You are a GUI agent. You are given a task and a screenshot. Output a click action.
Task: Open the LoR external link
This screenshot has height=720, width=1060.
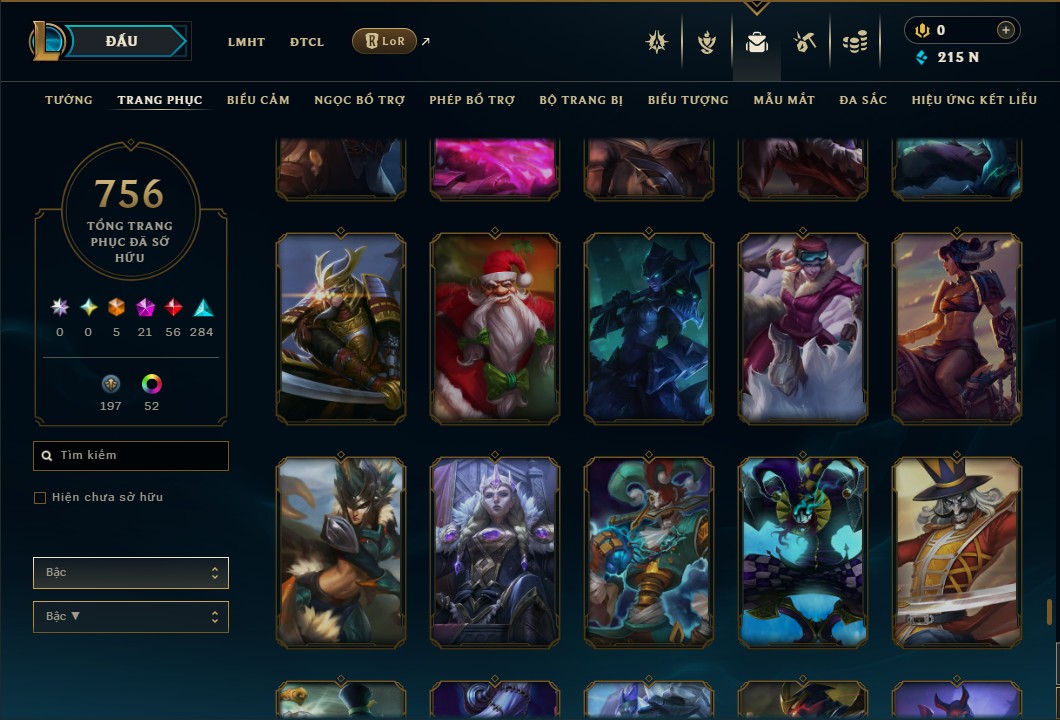385,41
